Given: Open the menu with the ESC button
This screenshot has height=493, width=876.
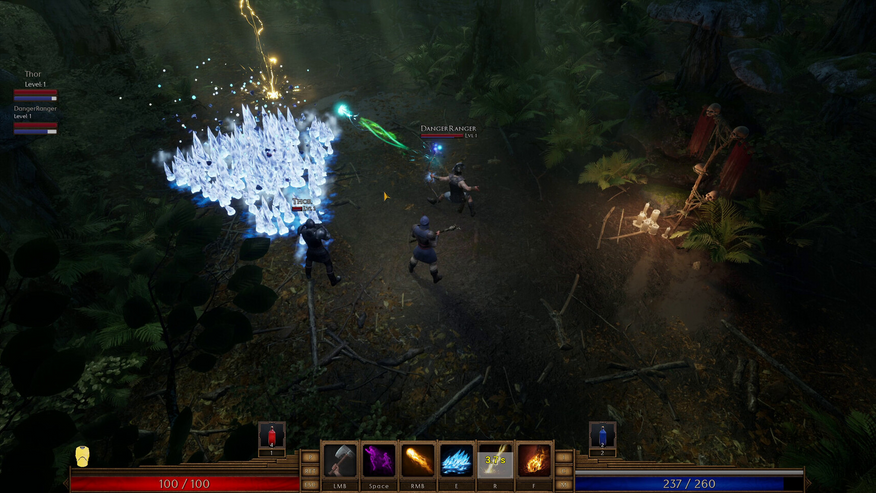Looking at the screenshot, I should click(310, 484).
